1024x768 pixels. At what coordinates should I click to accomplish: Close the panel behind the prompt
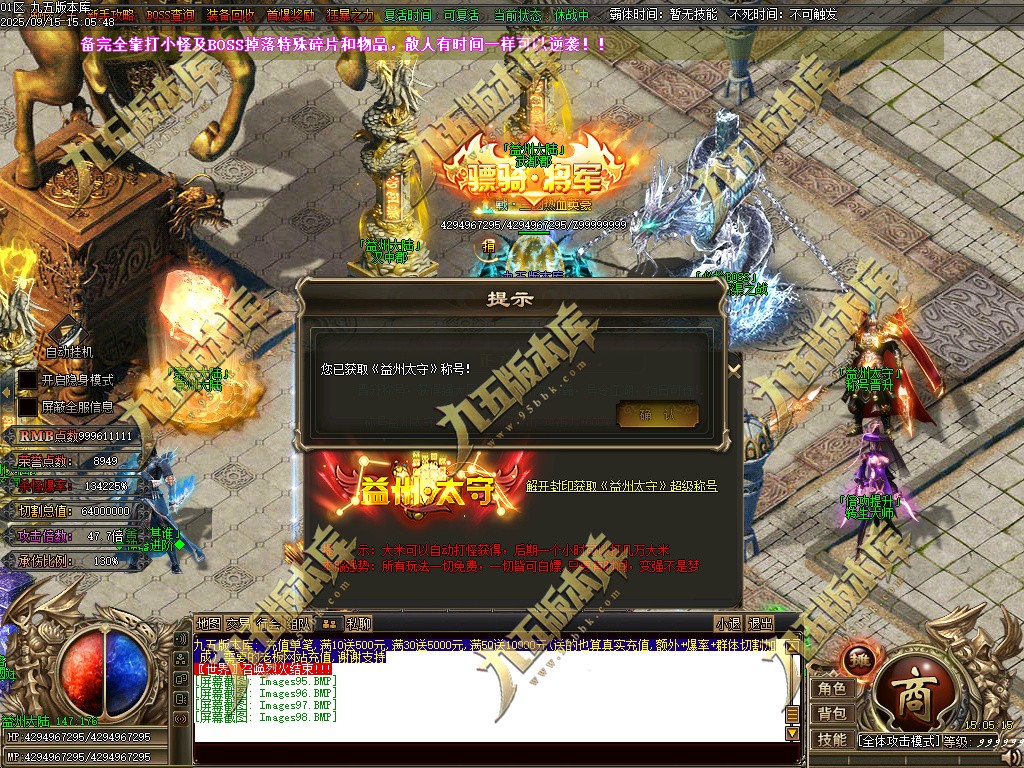(734, 369)
